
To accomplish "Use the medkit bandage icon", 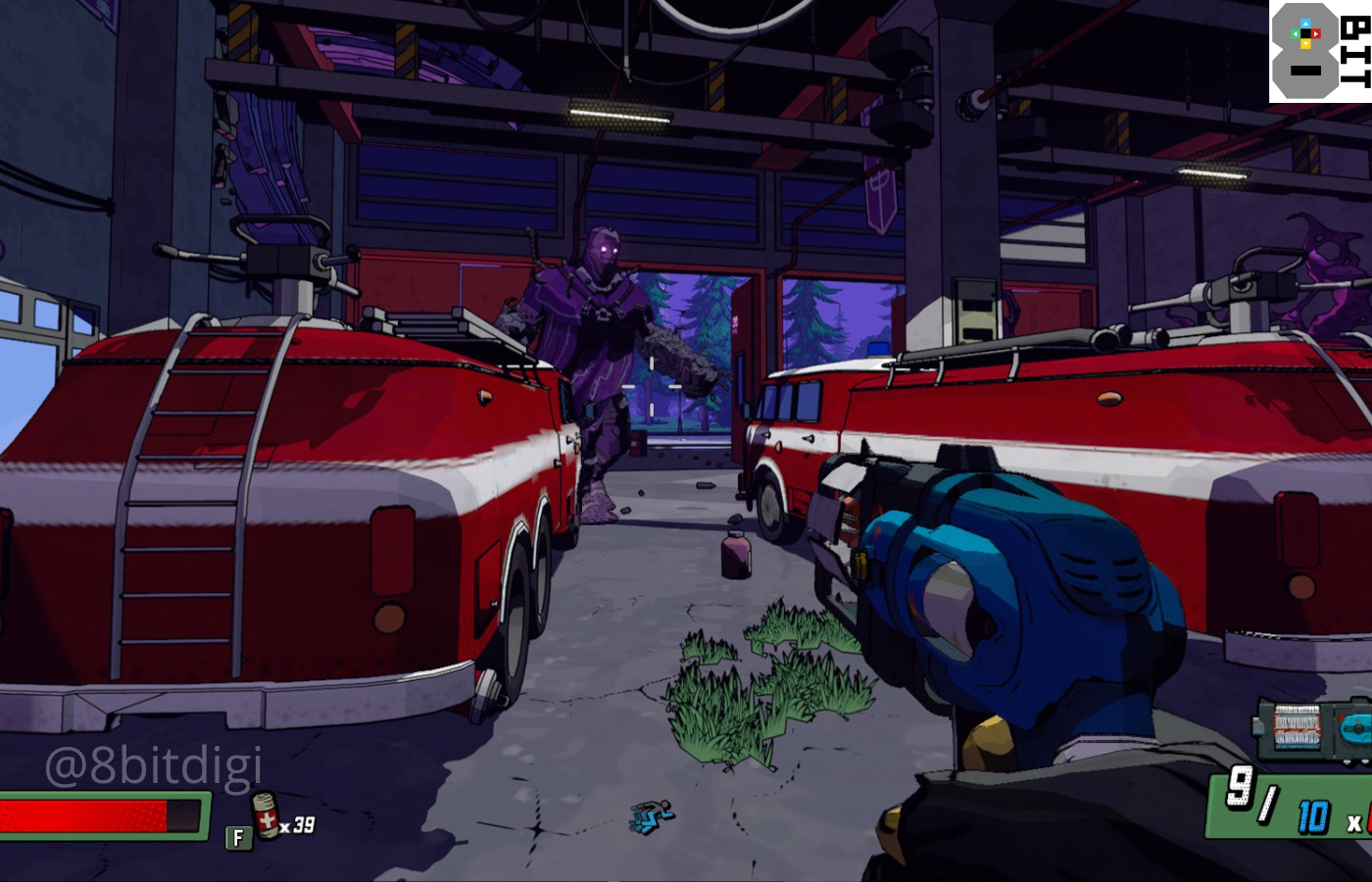I will [265, 815].
